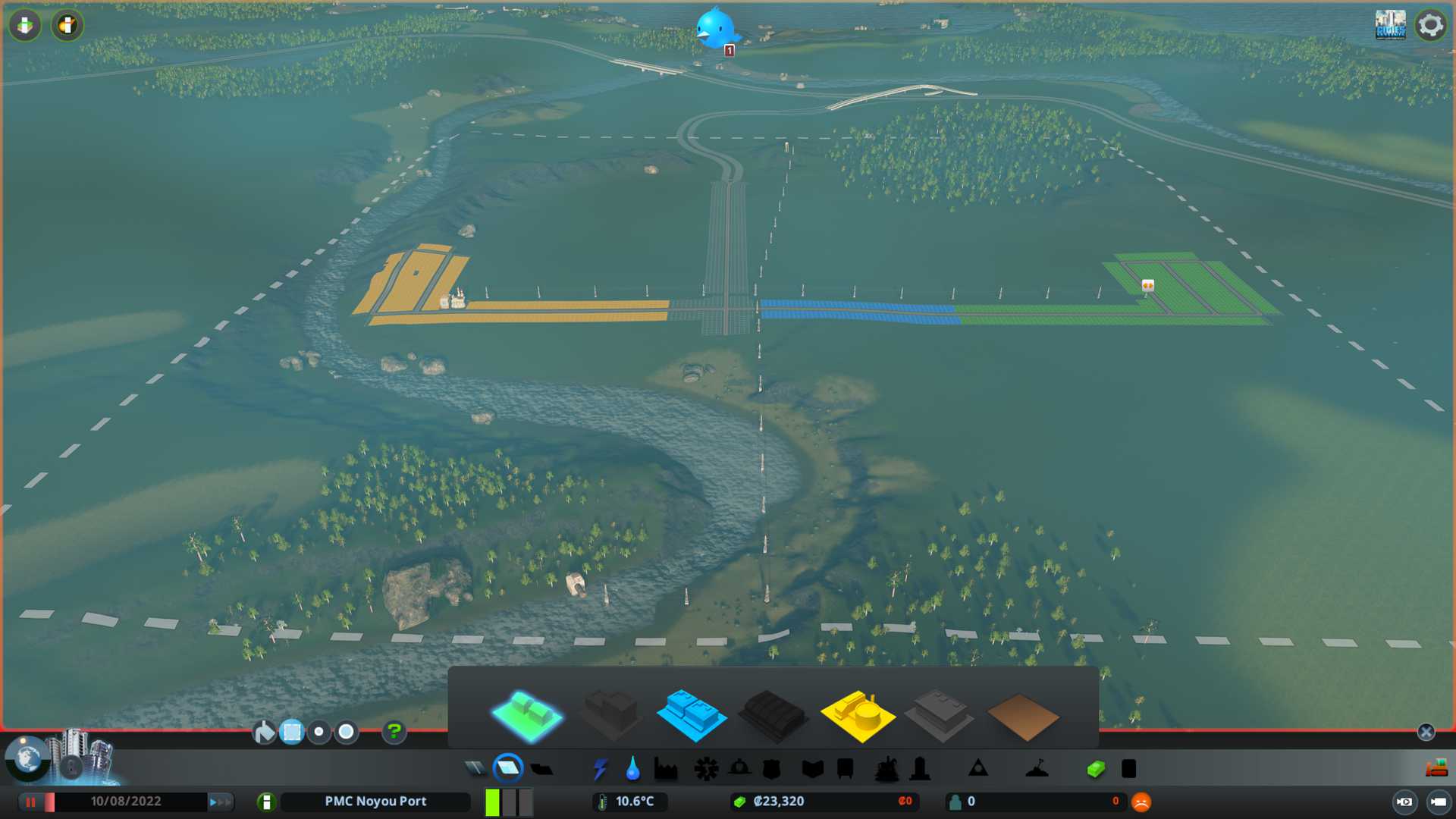The image size is (1456, 819).
Task: Select the brown de-zone tile
Action: [x=1022, y=717]
